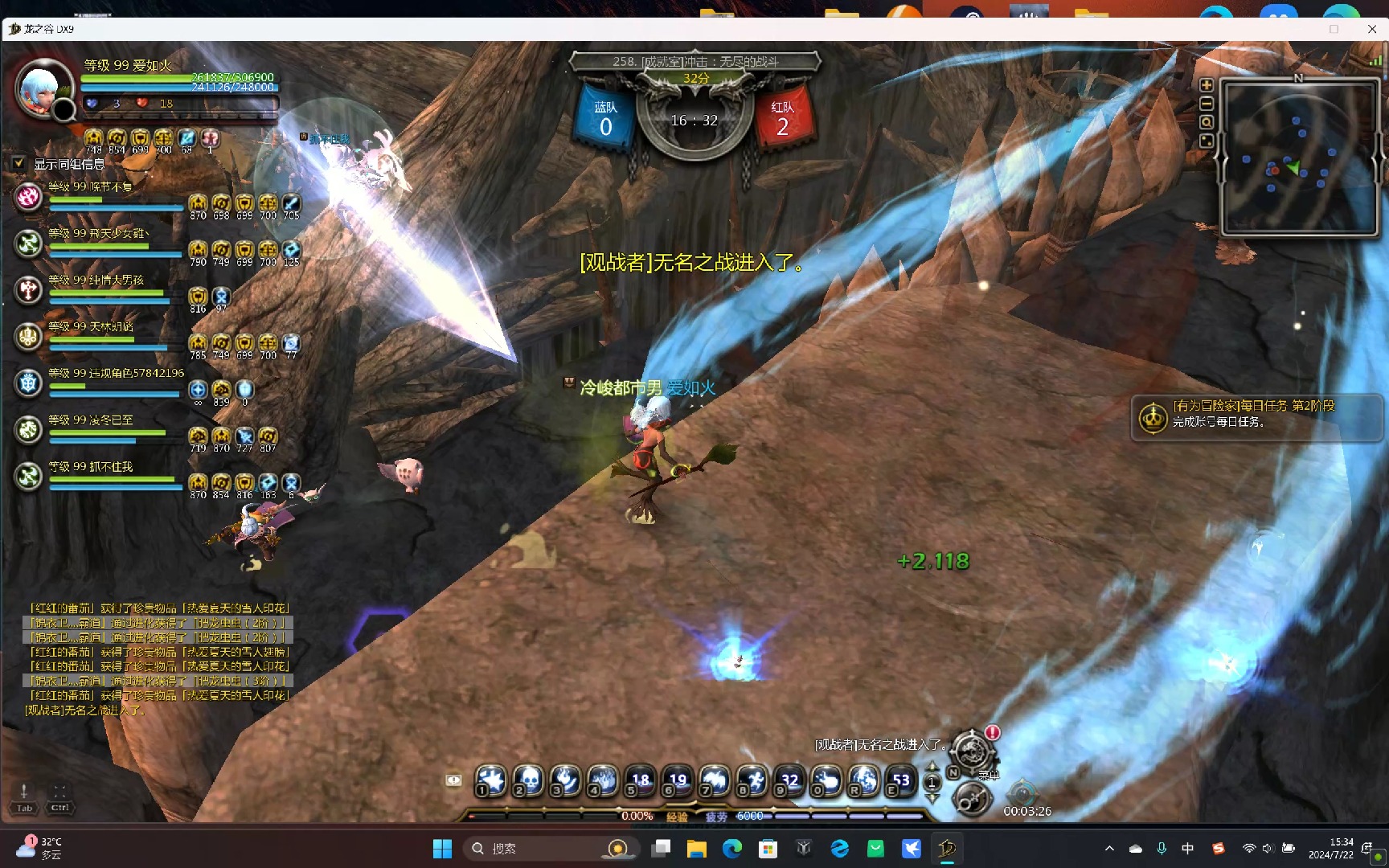1389x868 pixels.
Task: Expand hidden icons in the system tray
Action: [1109, 848]
